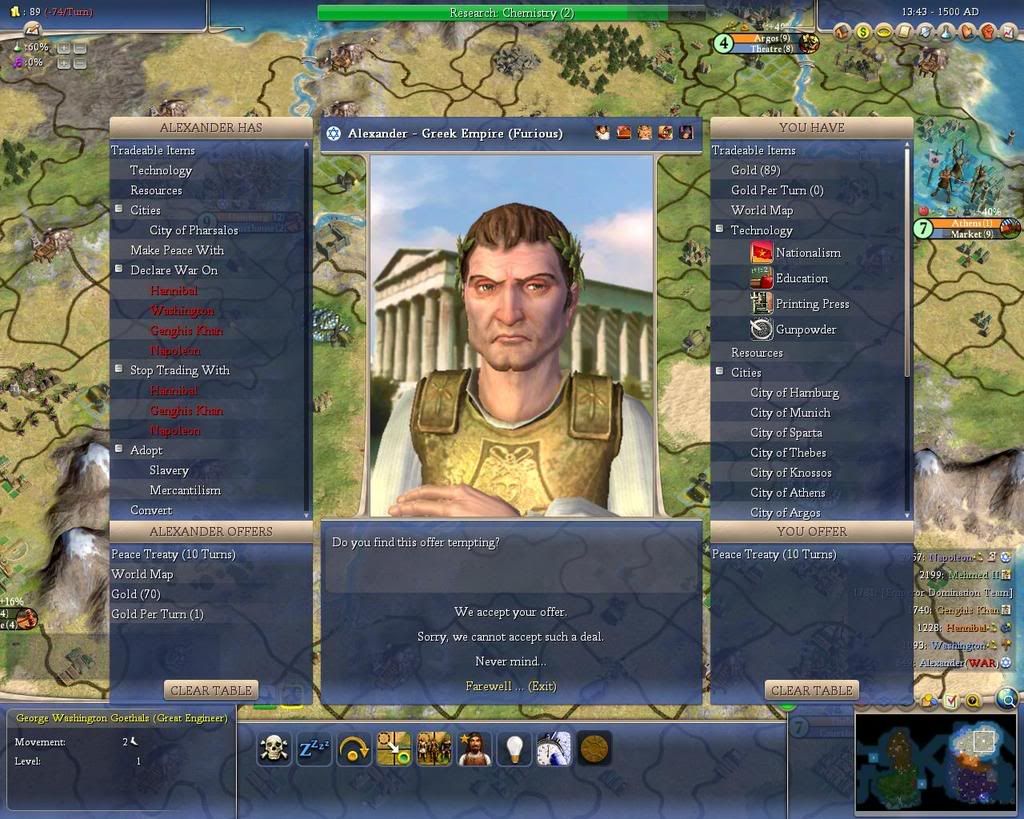Image resolution: width=1024 pixels, height=819 pixels.
Task: Select "Sorry, we cannot accept such a deal."
Action: [510, 637]
